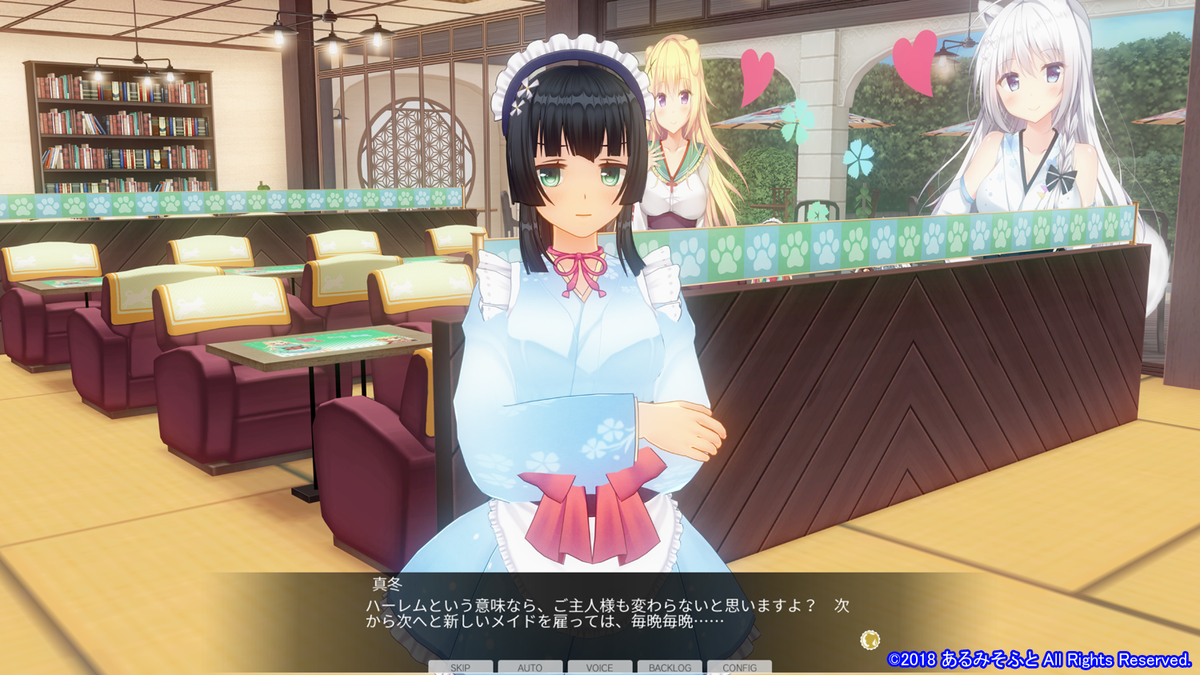Viewport: 1200px width, 675px height.
Task: Activate the SKIP button
Action: 460,667
